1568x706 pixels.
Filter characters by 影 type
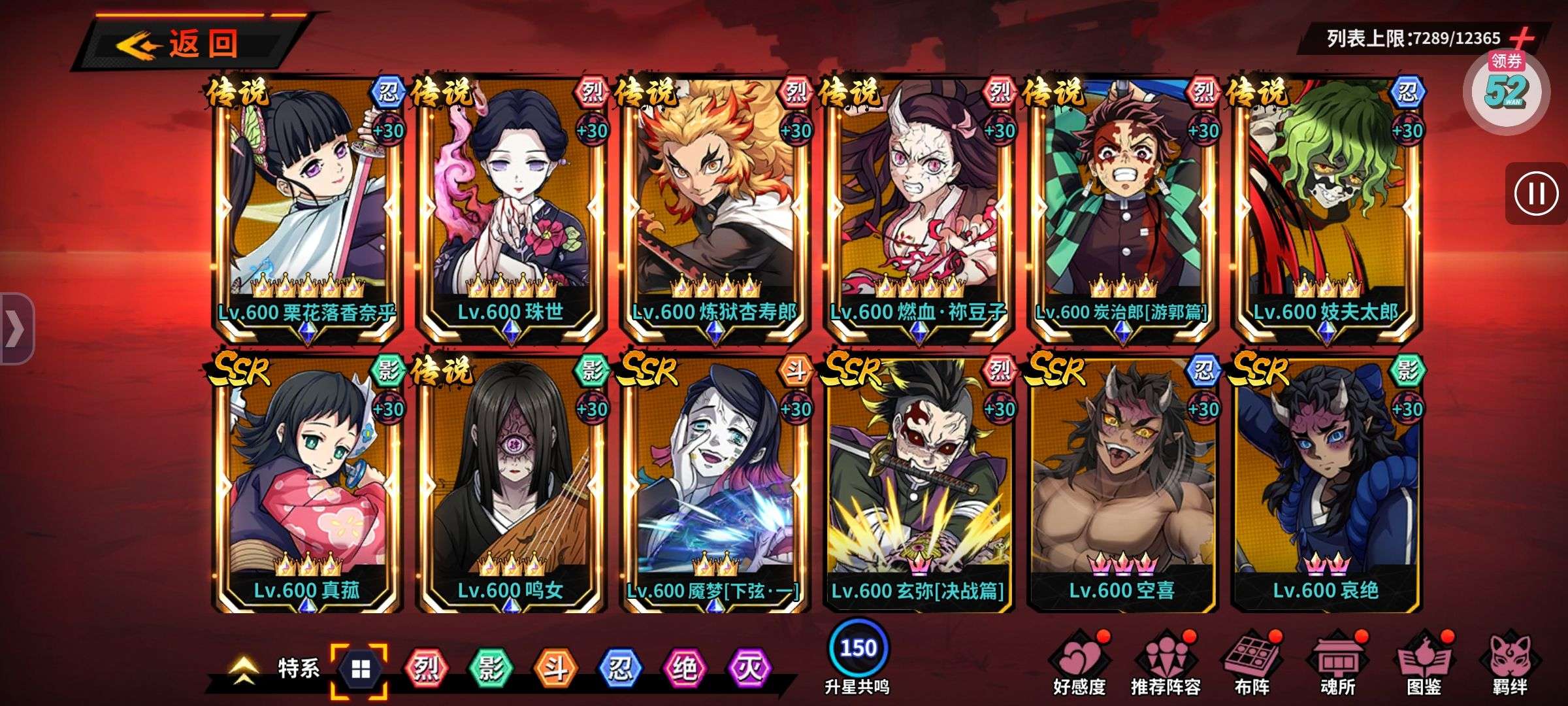[491, 669]
